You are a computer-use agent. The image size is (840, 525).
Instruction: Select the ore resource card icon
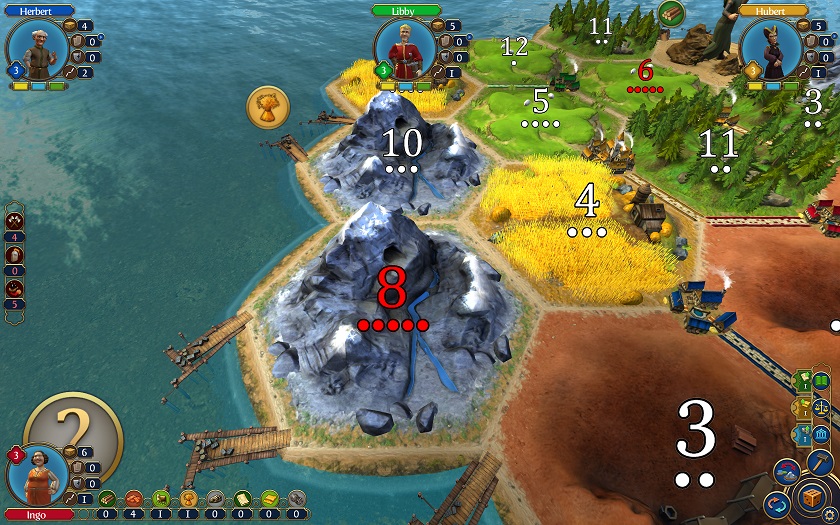pos(215,498)
